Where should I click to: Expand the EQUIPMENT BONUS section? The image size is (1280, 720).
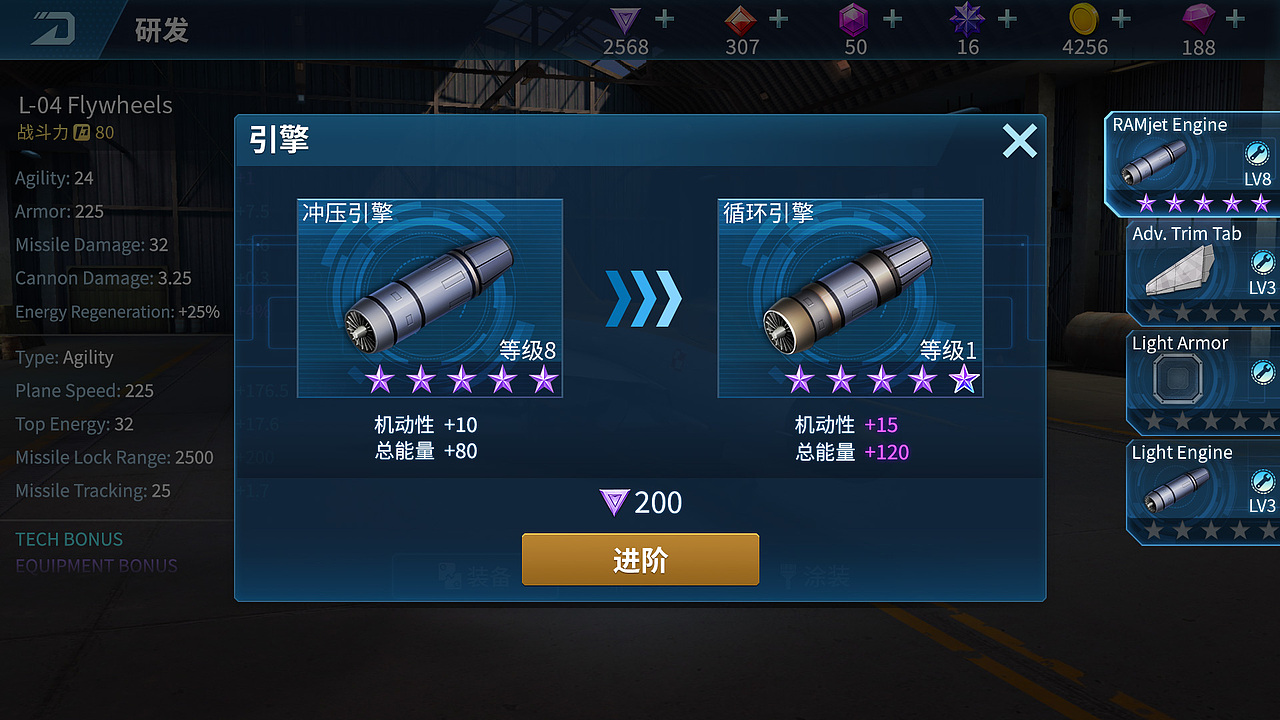(x=96, y=566)
